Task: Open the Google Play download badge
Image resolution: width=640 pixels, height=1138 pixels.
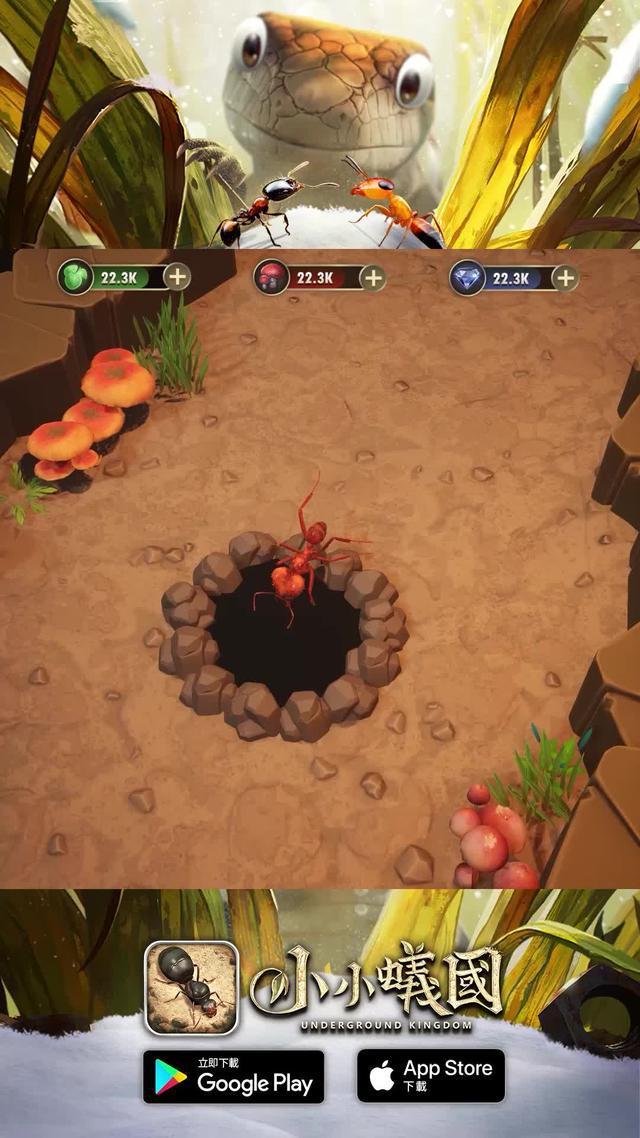Action: tap(234, 1076)
